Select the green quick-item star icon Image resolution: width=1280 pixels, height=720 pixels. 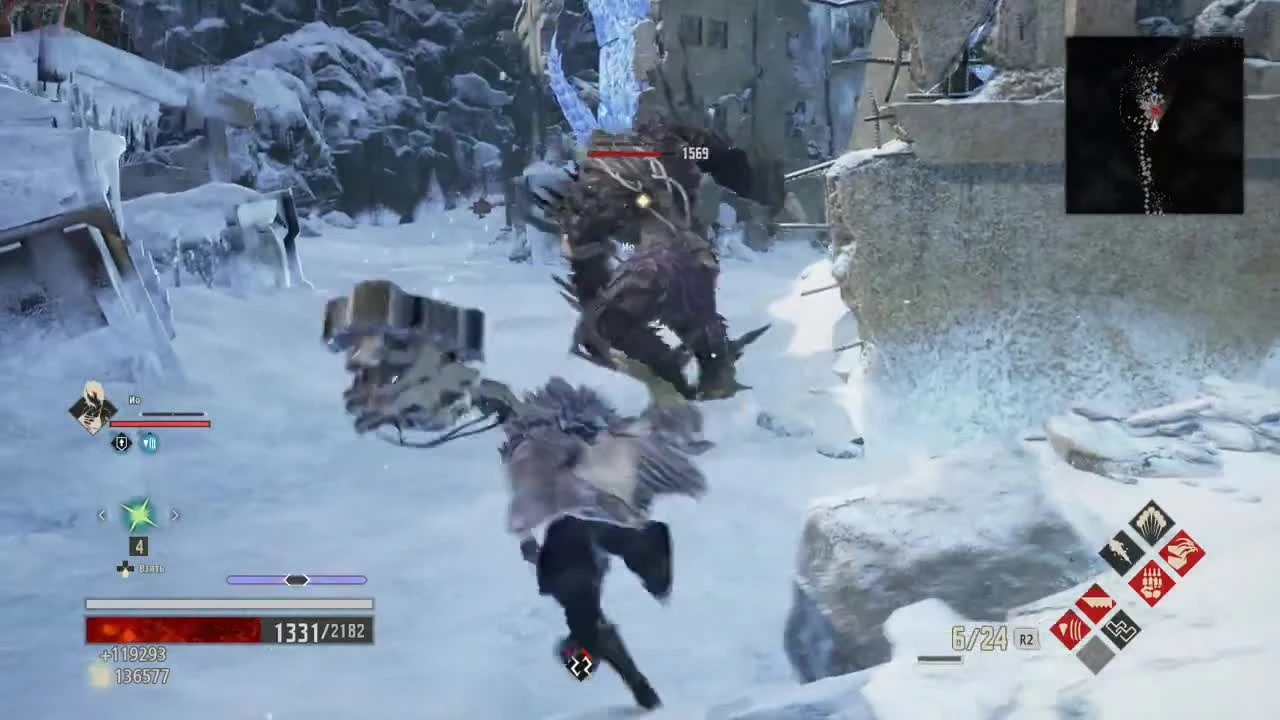[138, 514]
